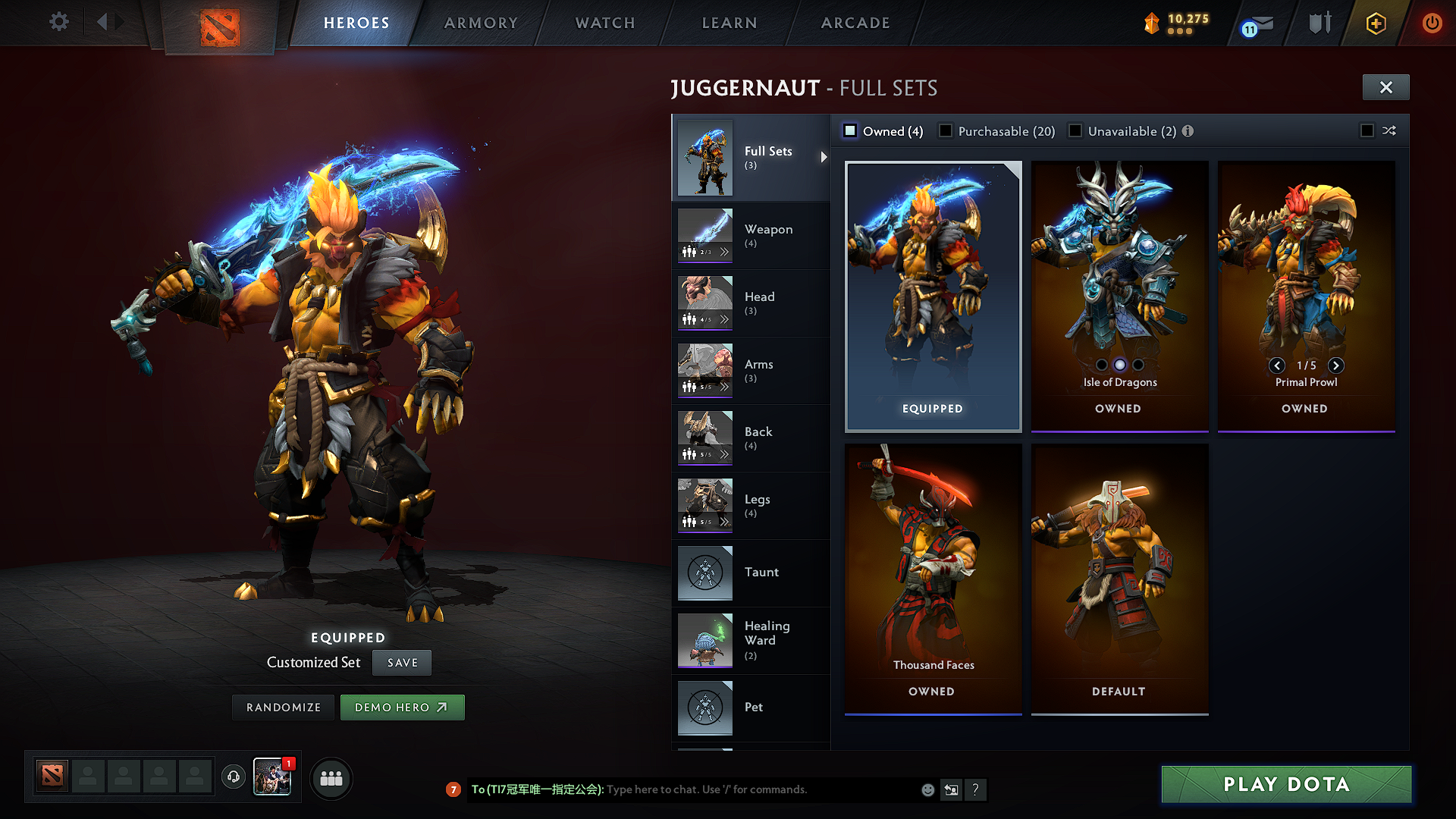Select the Healing Ward slot icon
The width and height of the screenshot is (1456, 819).
(704, 640)
